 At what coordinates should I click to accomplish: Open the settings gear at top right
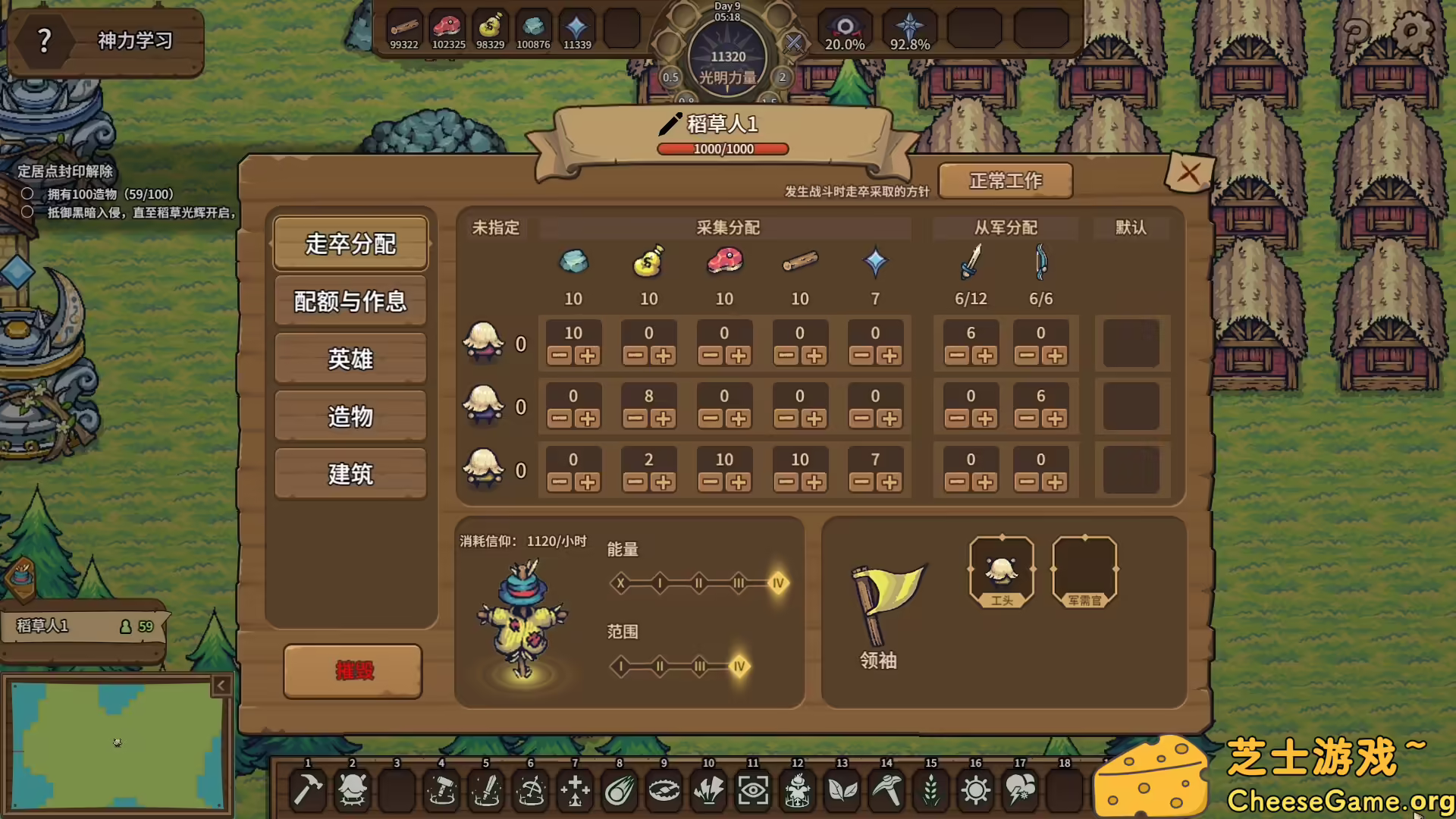coord(1412,32)
